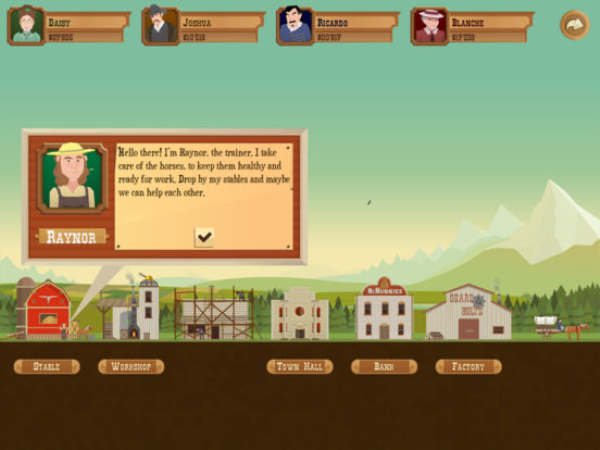Select the Workshop label button
Image resolution: width=600 pixels, height=450 pixels.
pos(131,367)
